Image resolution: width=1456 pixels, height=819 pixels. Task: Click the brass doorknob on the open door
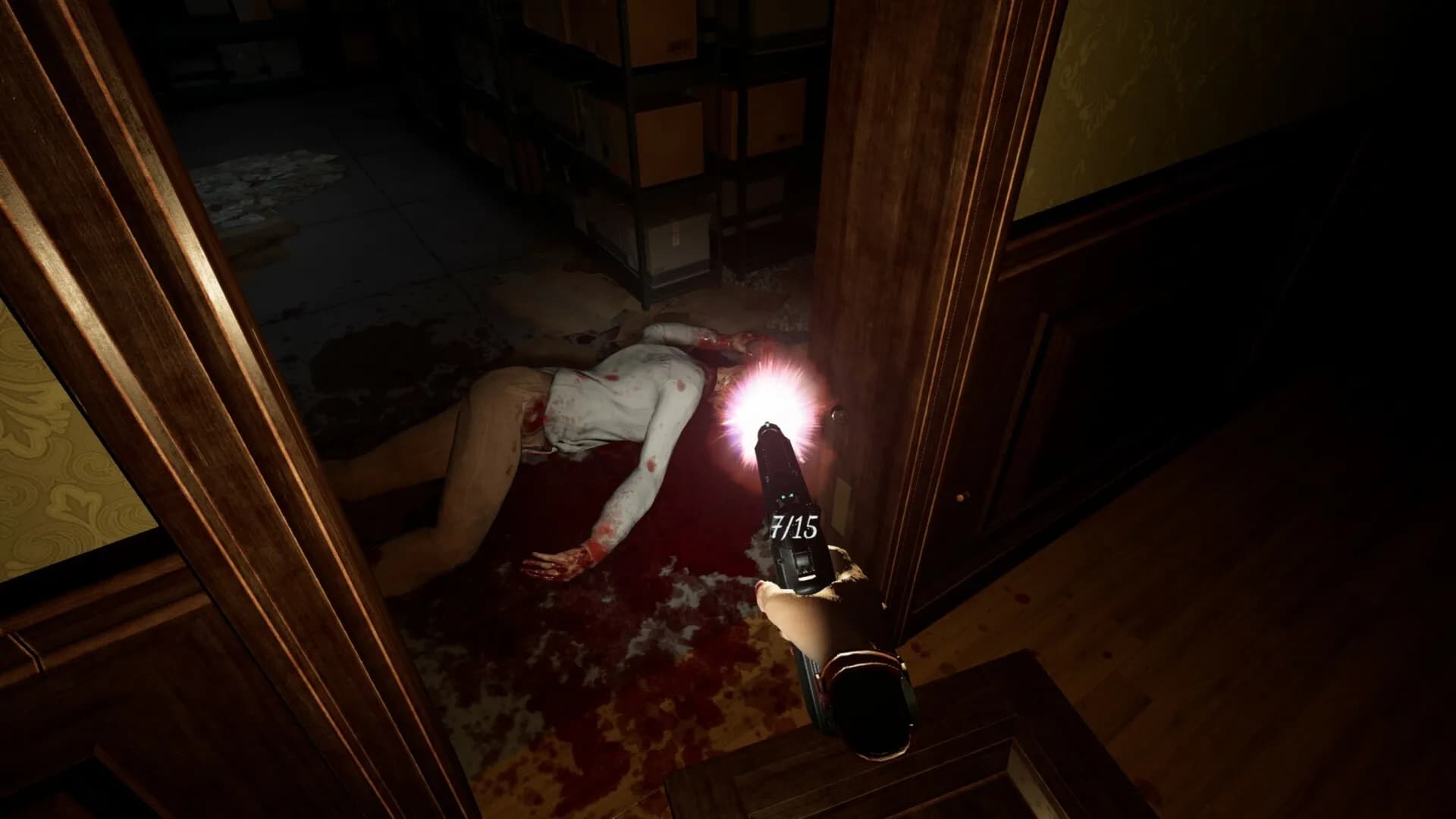839,414
